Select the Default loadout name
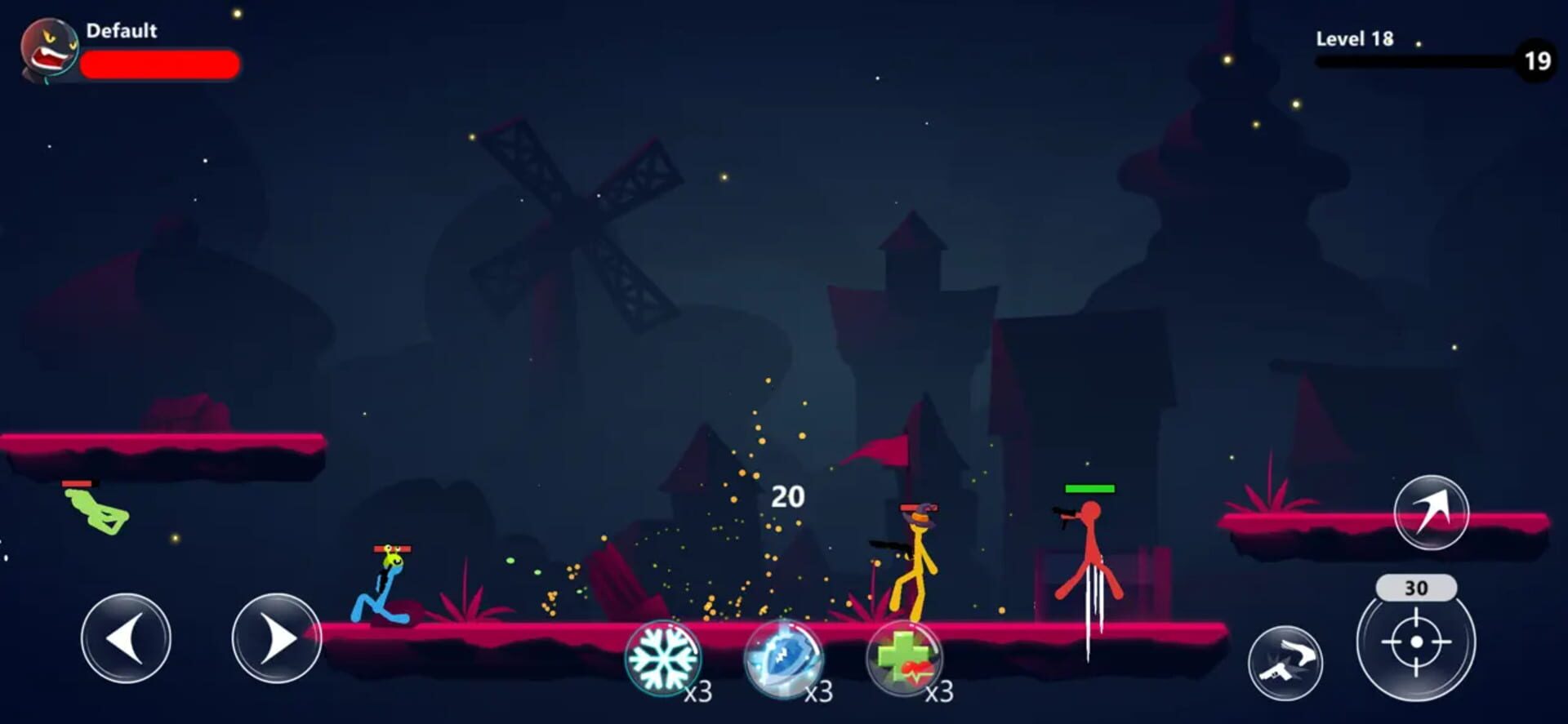The height and width of the screenshot is (724, 1568). pyautogui.click(x=121, y=31)
